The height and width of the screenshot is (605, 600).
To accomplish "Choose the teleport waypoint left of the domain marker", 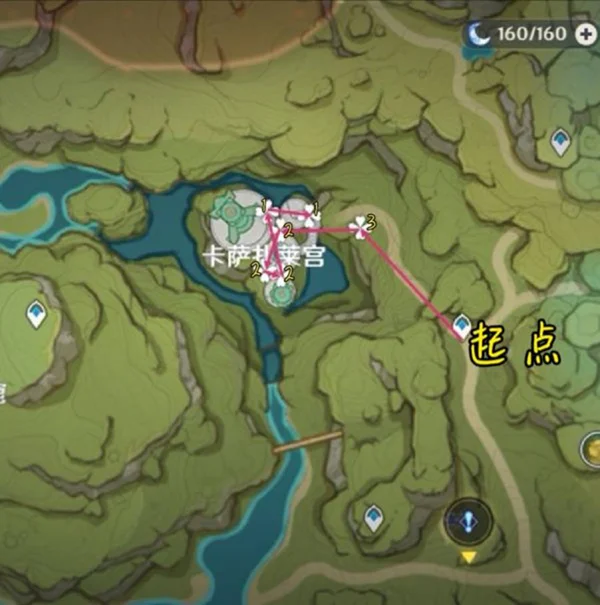I will click(374, 519).
